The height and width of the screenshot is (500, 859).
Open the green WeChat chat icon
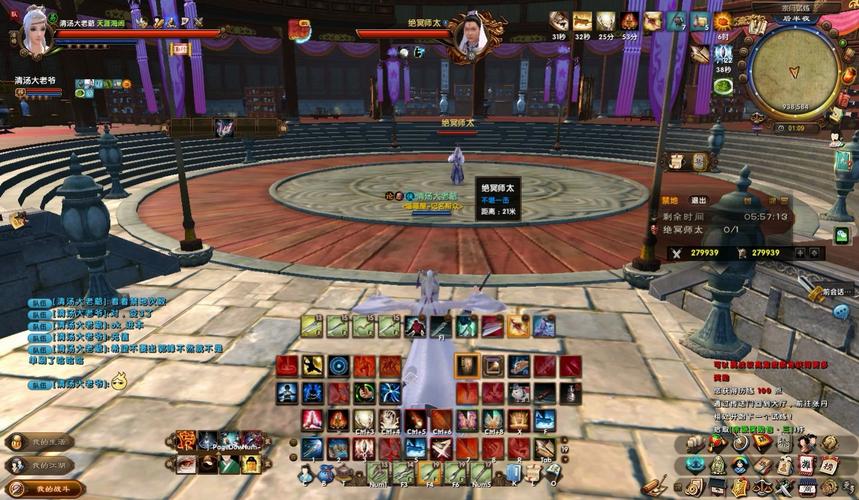[x=841, y=235]
